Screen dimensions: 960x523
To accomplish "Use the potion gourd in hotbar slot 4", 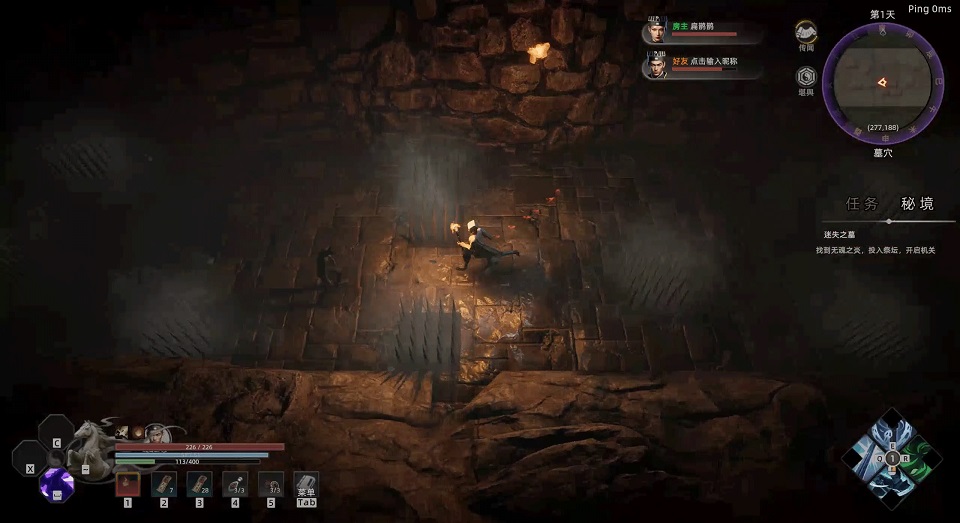I will click(x=235, y=485).
